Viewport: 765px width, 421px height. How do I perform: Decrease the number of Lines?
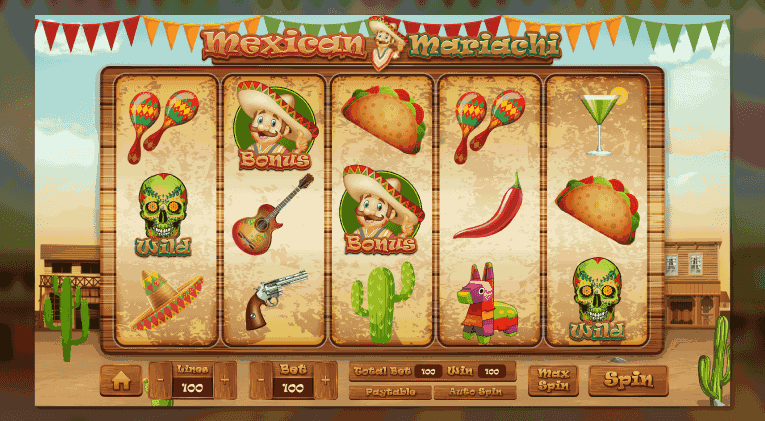tap(160, 381)
